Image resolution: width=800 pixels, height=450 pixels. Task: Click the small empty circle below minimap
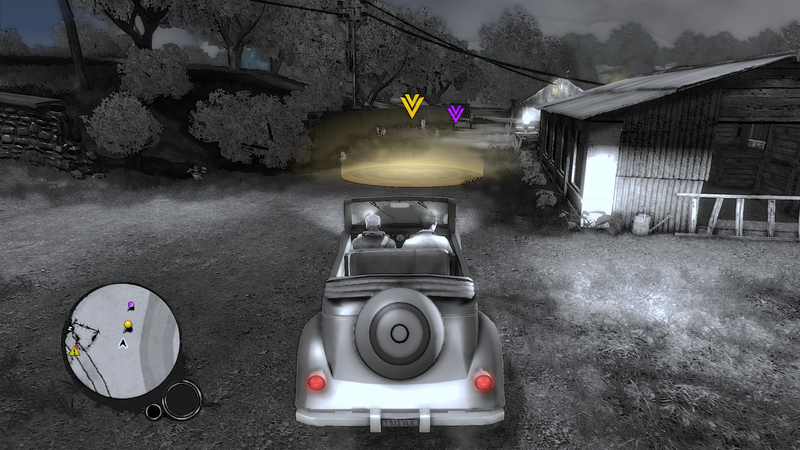pos(153,411)
